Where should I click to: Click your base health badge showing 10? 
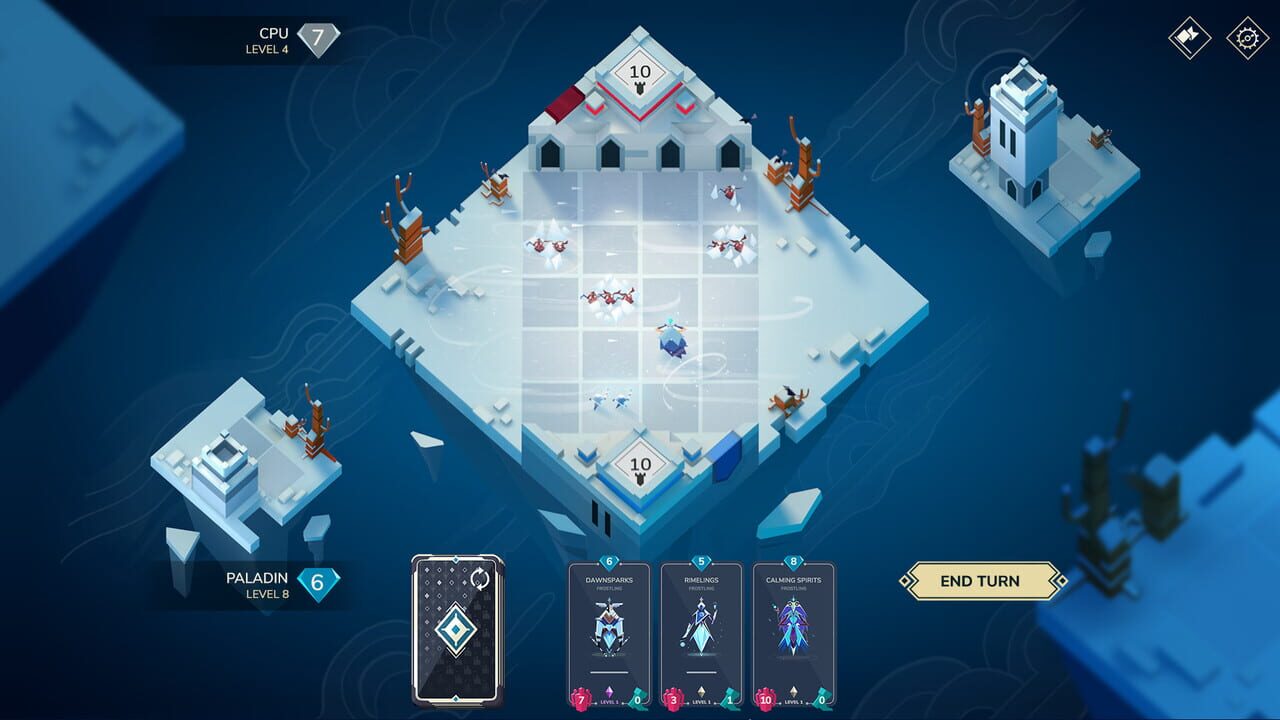[639, 464]
